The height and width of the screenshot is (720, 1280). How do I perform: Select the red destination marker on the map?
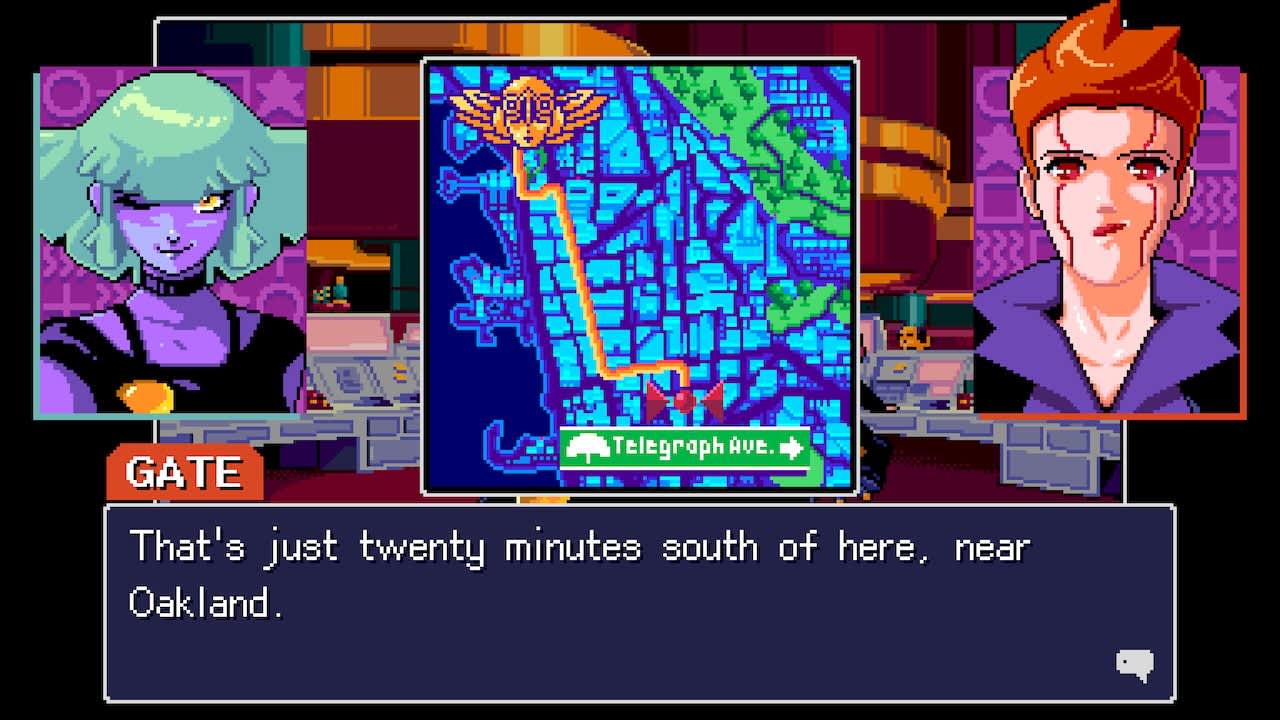[x=683, y=400]
